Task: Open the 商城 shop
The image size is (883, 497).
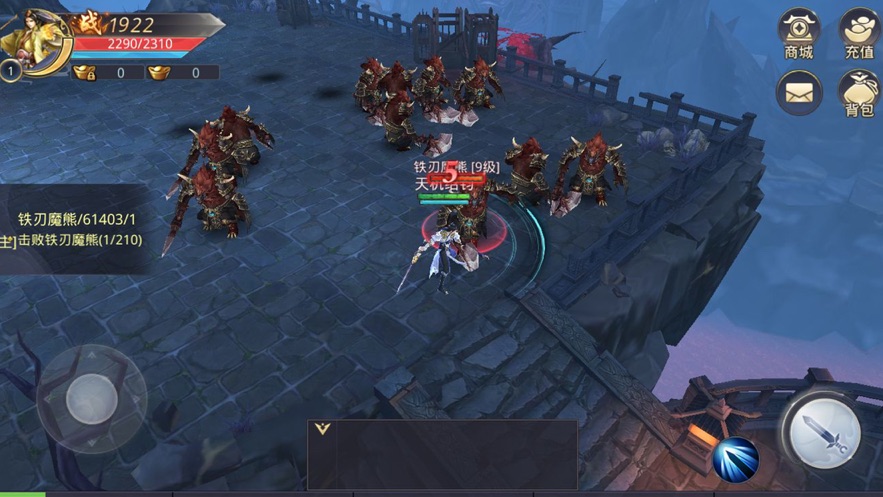Action: (x=798, y=34)
